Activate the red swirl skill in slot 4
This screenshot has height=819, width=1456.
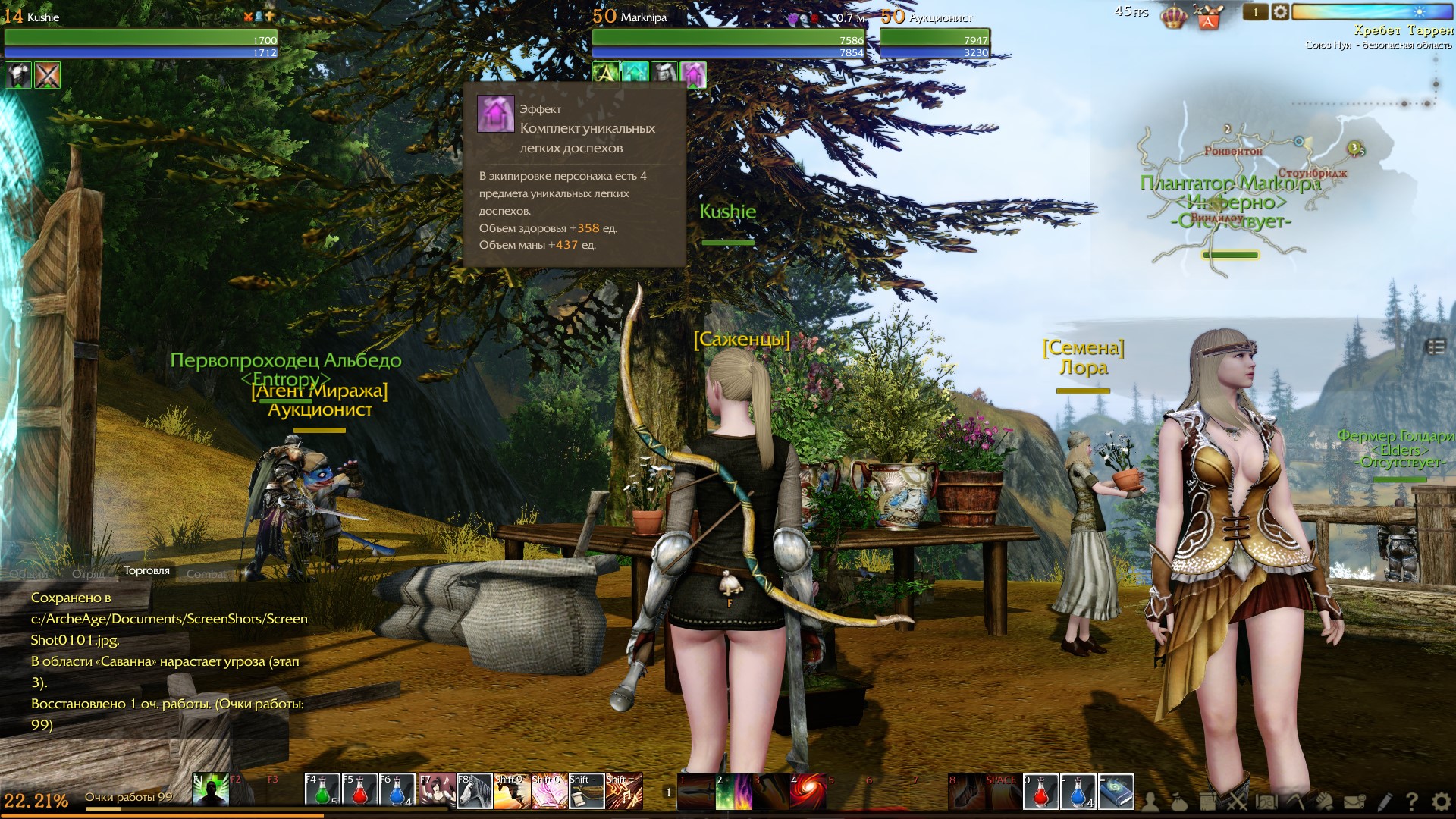[808, 792]
